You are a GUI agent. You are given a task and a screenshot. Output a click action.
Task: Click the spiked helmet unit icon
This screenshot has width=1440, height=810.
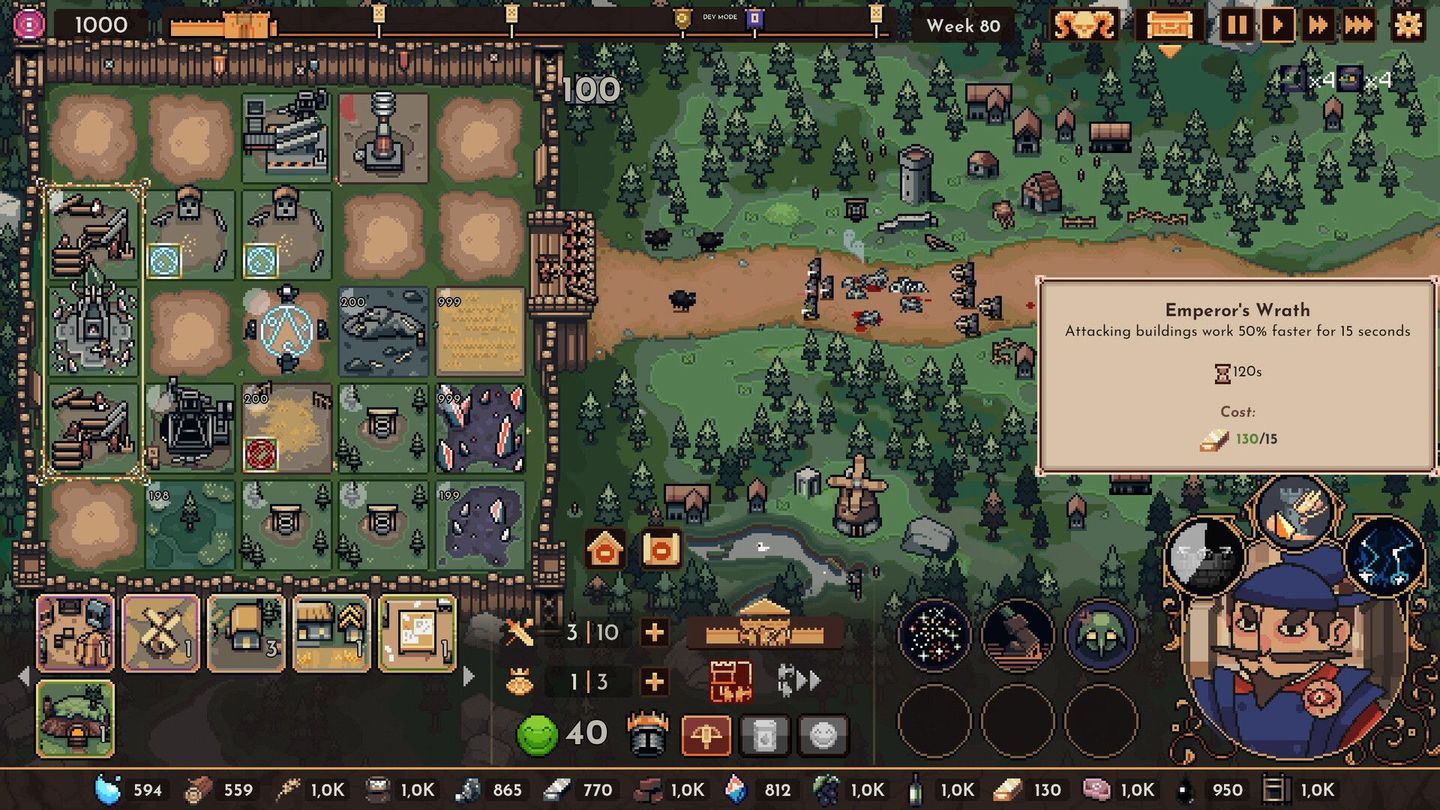[648, 733]
